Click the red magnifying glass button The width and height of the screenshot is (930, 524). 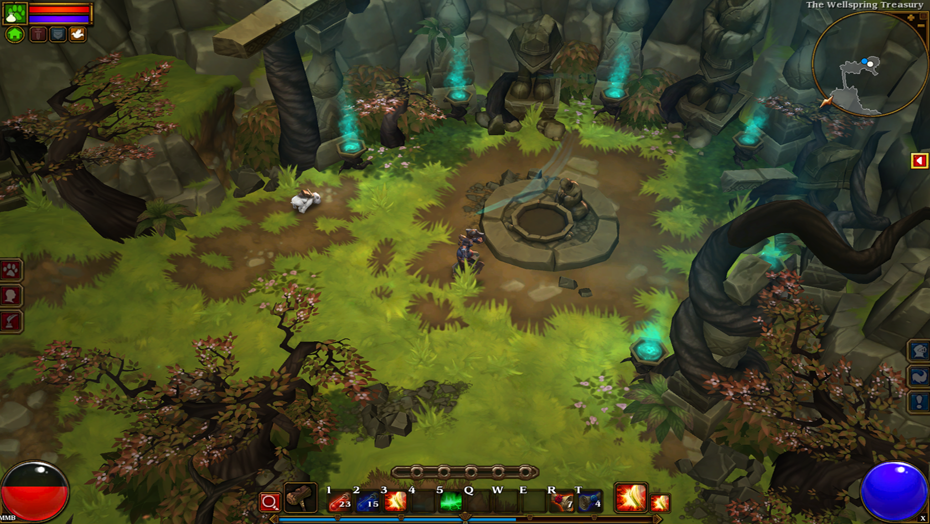(x=270, y=502)
